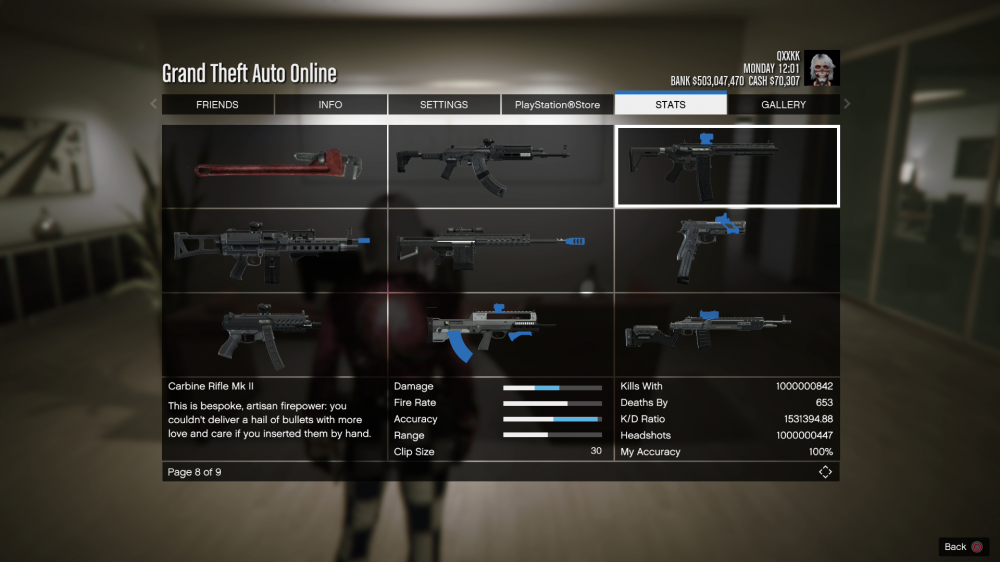Click the player avatar portrait

click(822, 68)
